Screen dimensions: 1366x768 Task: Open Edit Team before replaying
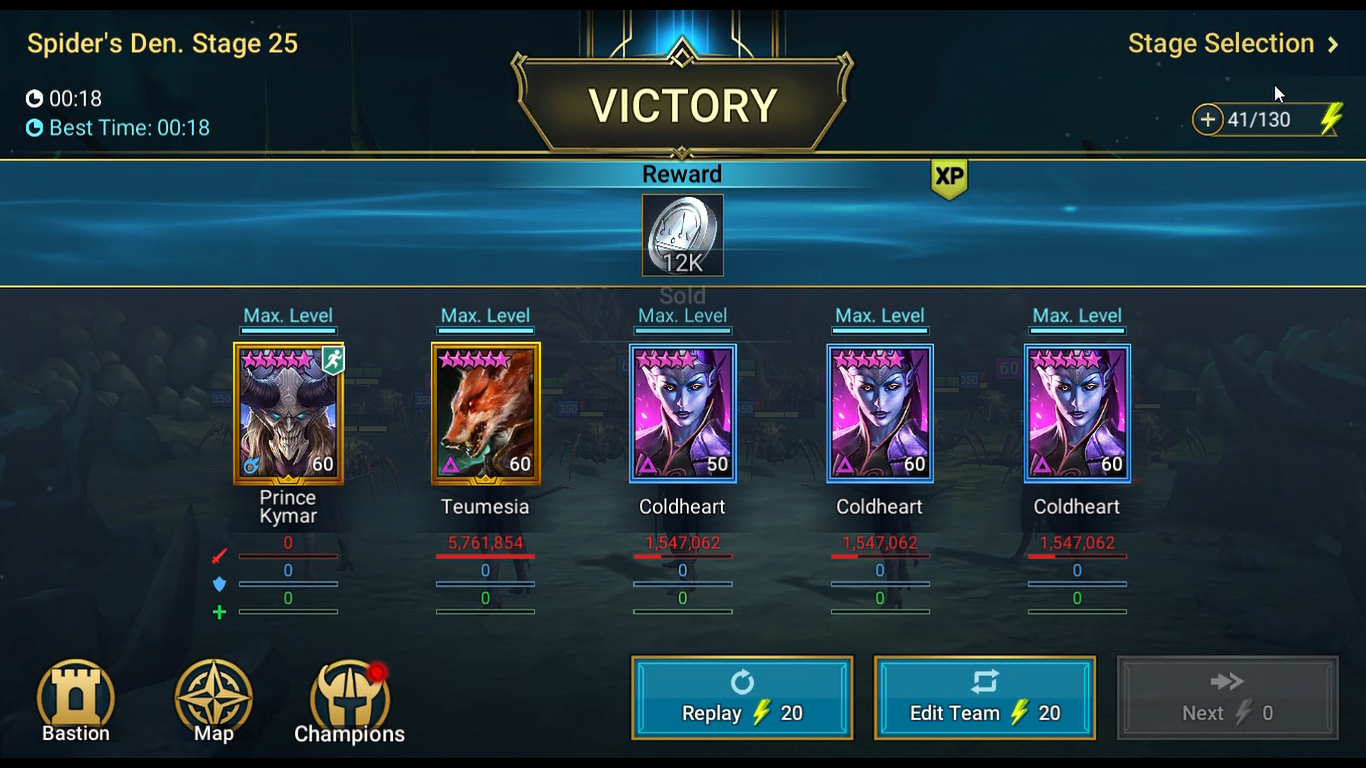984,697
